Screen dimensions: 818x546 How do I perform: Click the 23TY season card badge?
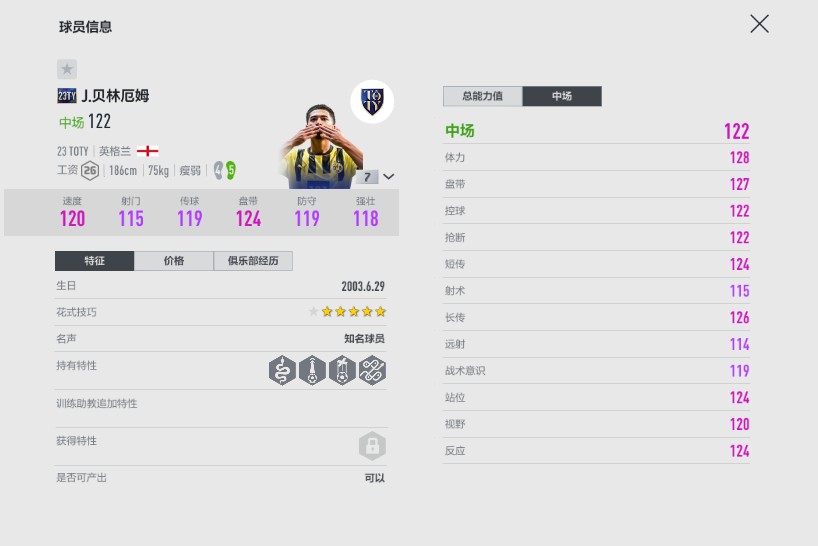(x=67, y=96)
